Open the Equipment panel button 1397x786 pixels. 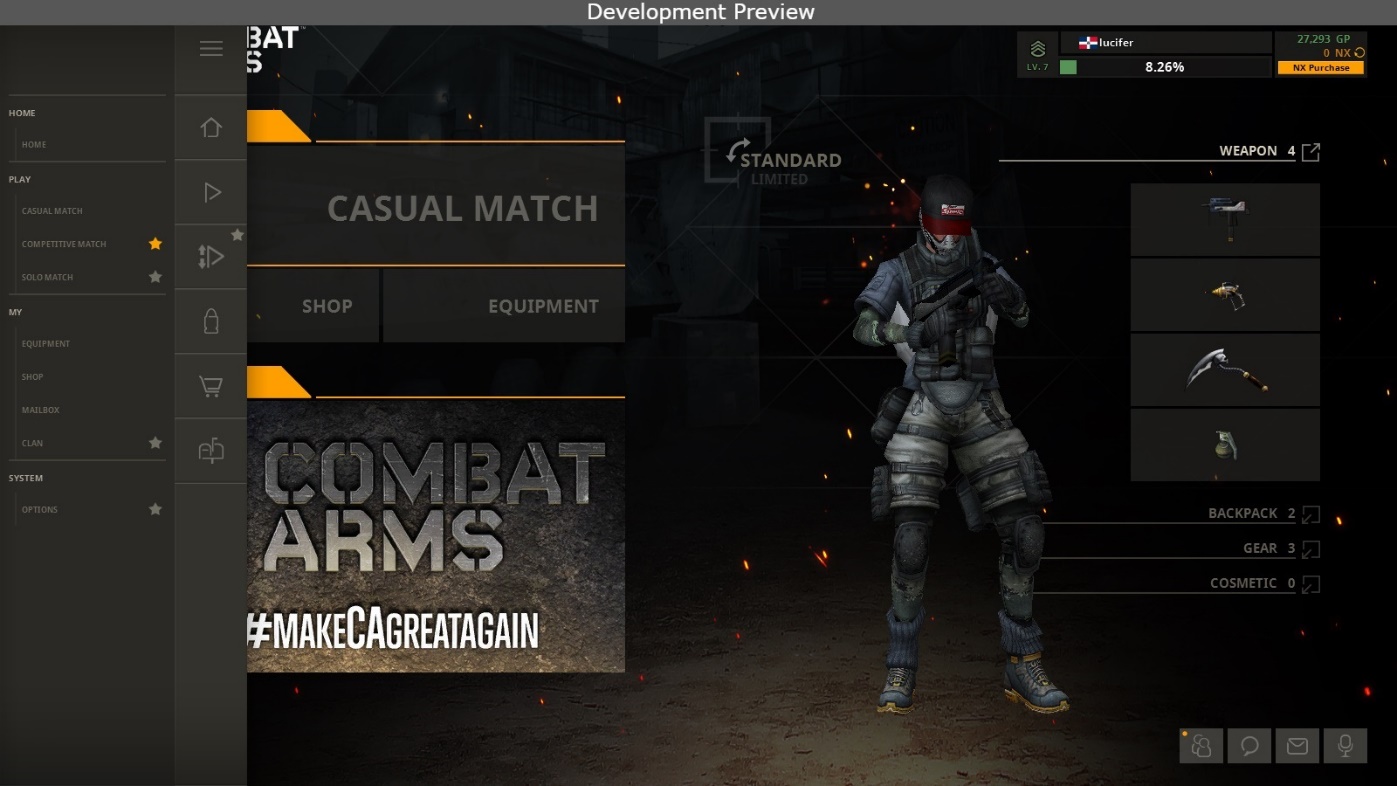click(504, 306)
